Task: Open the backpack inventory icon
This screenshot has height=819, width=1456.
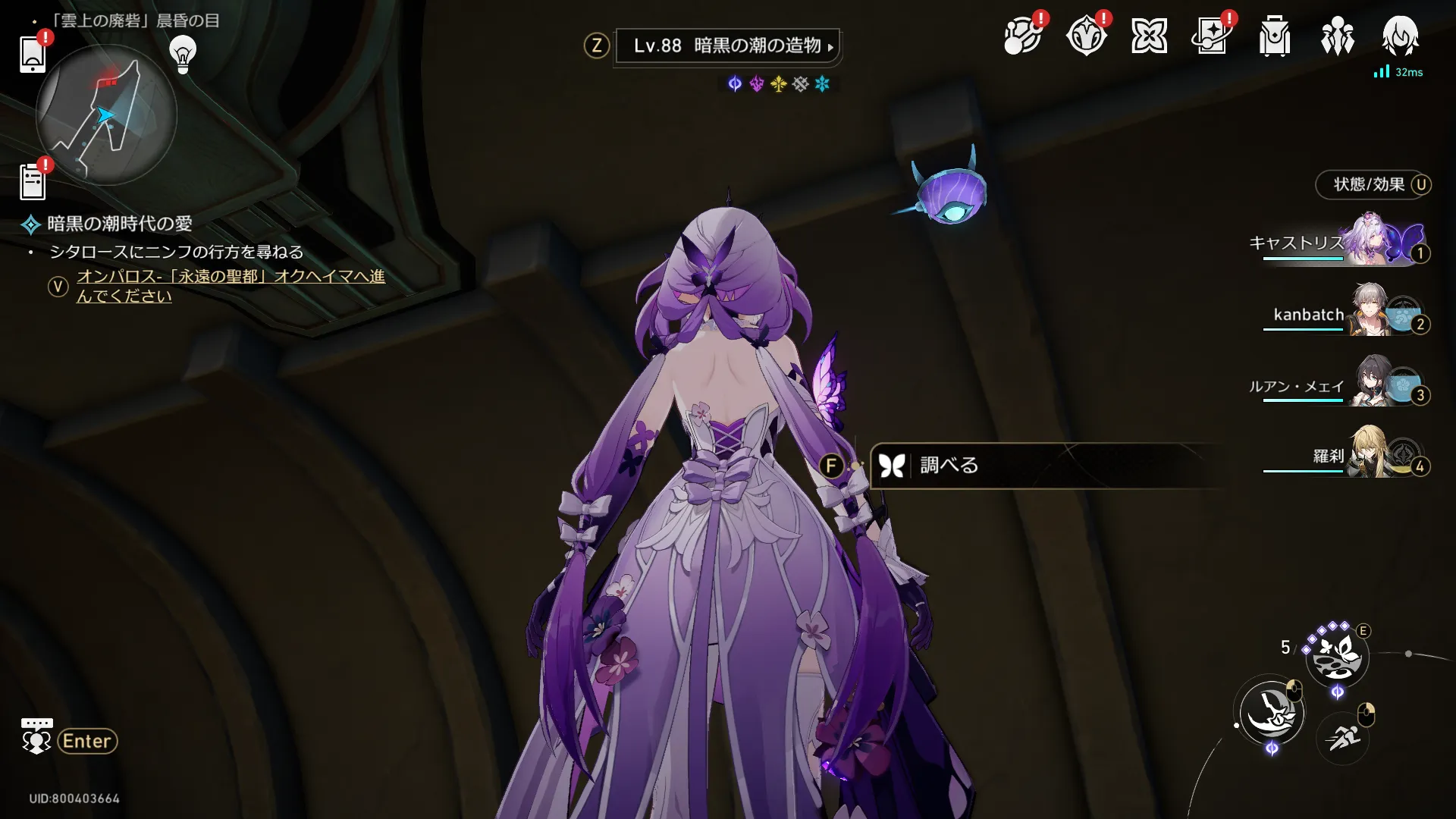Action: click(x=1274, y=36)
